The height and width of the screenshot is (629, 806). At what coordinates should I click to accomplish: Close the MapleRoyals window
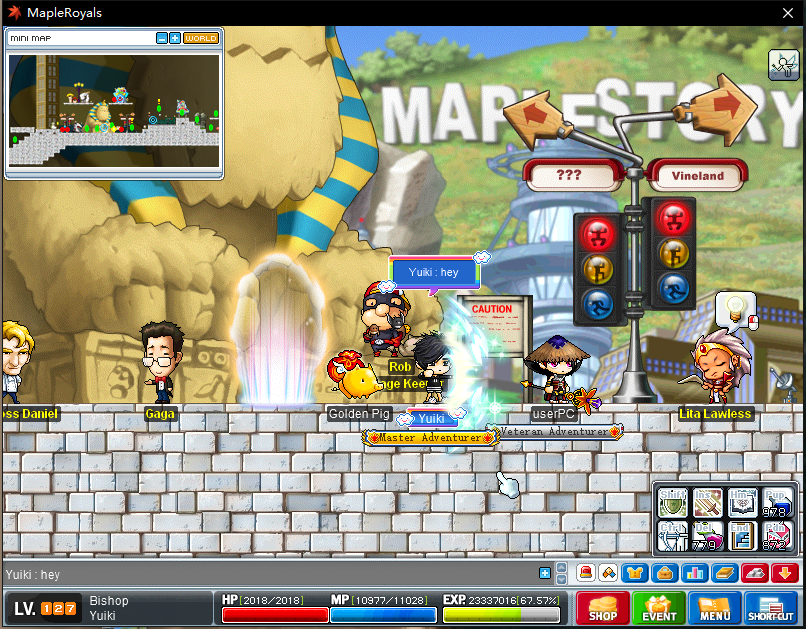(786, 13)
